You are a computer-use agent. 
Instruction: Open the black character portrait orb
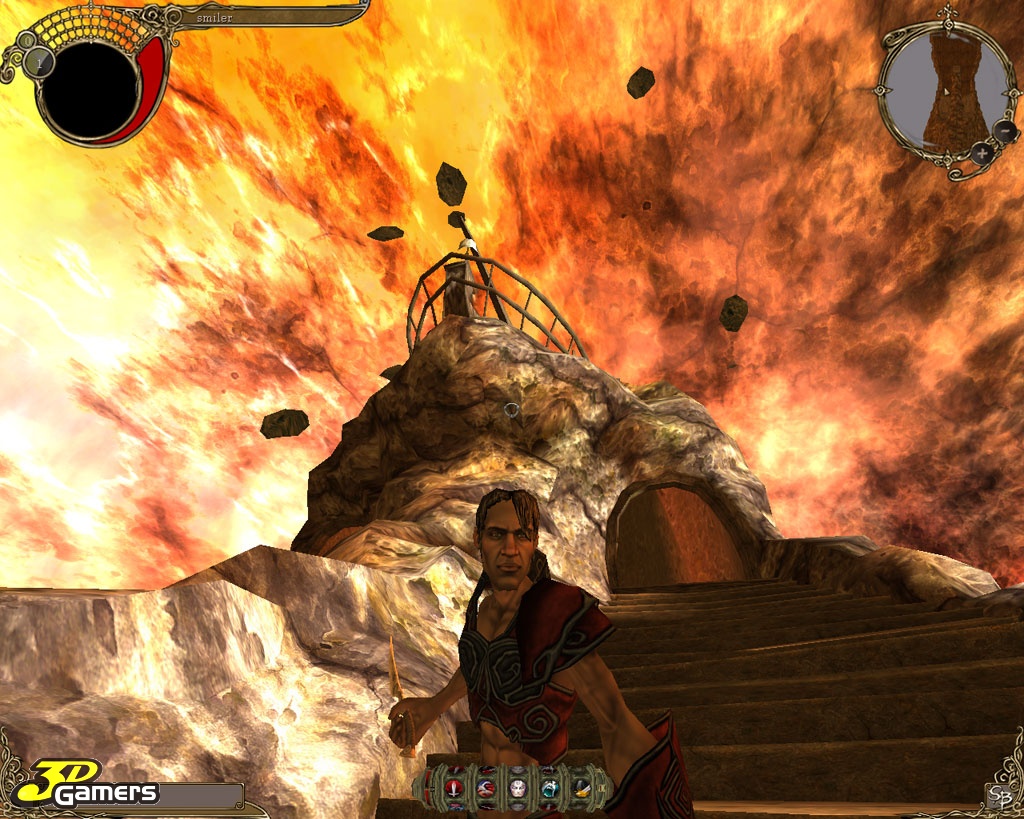pos(90,90)
